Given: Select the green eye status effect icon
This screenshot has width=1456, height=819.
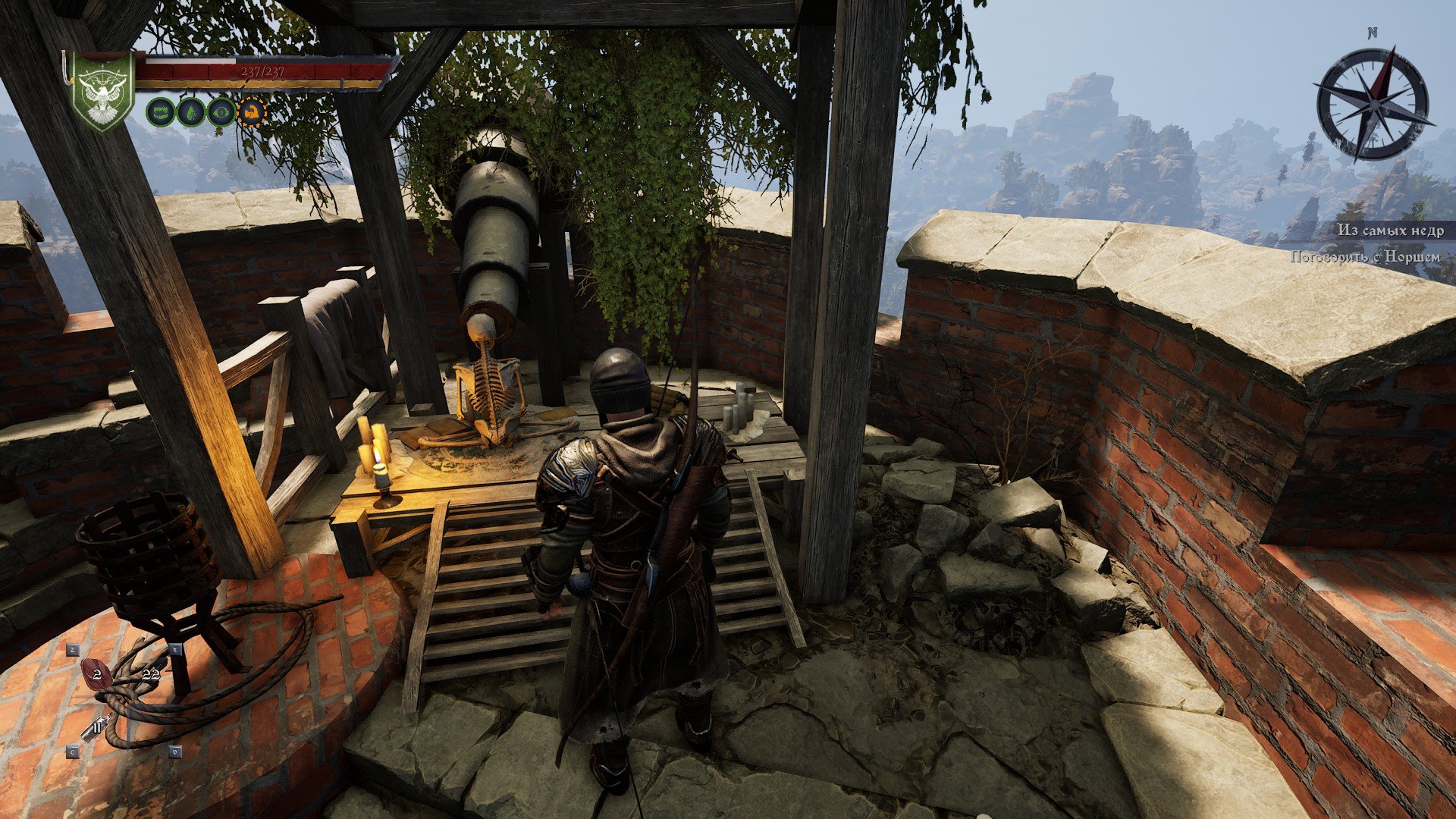Looking at the screenshot, I should pyautogui.click(x=221, y=112).
